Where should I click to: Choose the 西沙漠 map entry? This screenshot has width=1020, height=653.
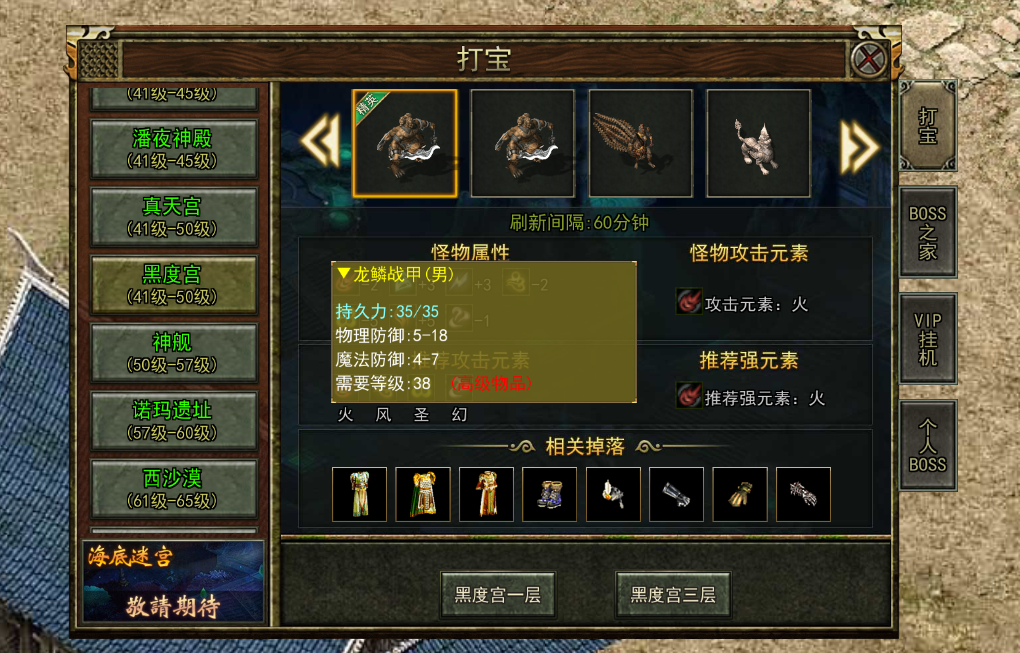(x=172, y=487)
